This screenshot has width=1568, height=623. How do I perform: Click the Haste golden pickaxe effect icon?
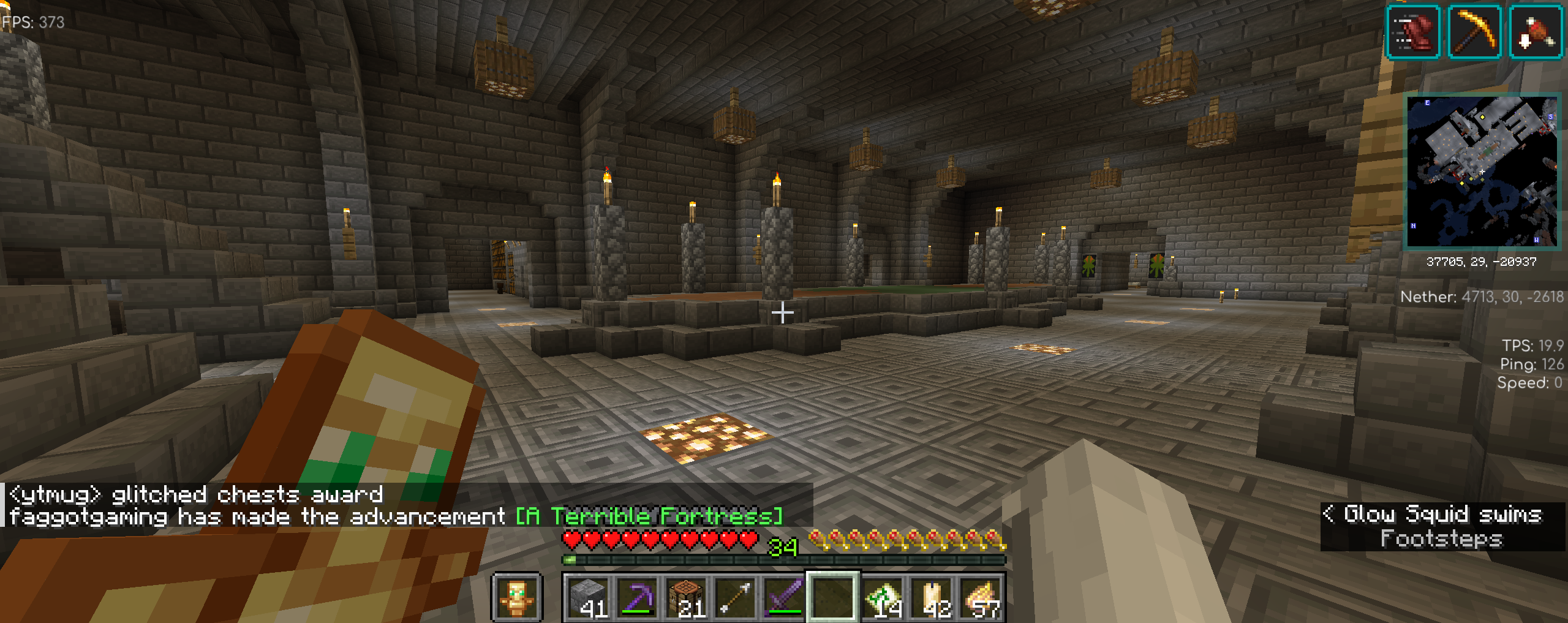[1474, 32]
